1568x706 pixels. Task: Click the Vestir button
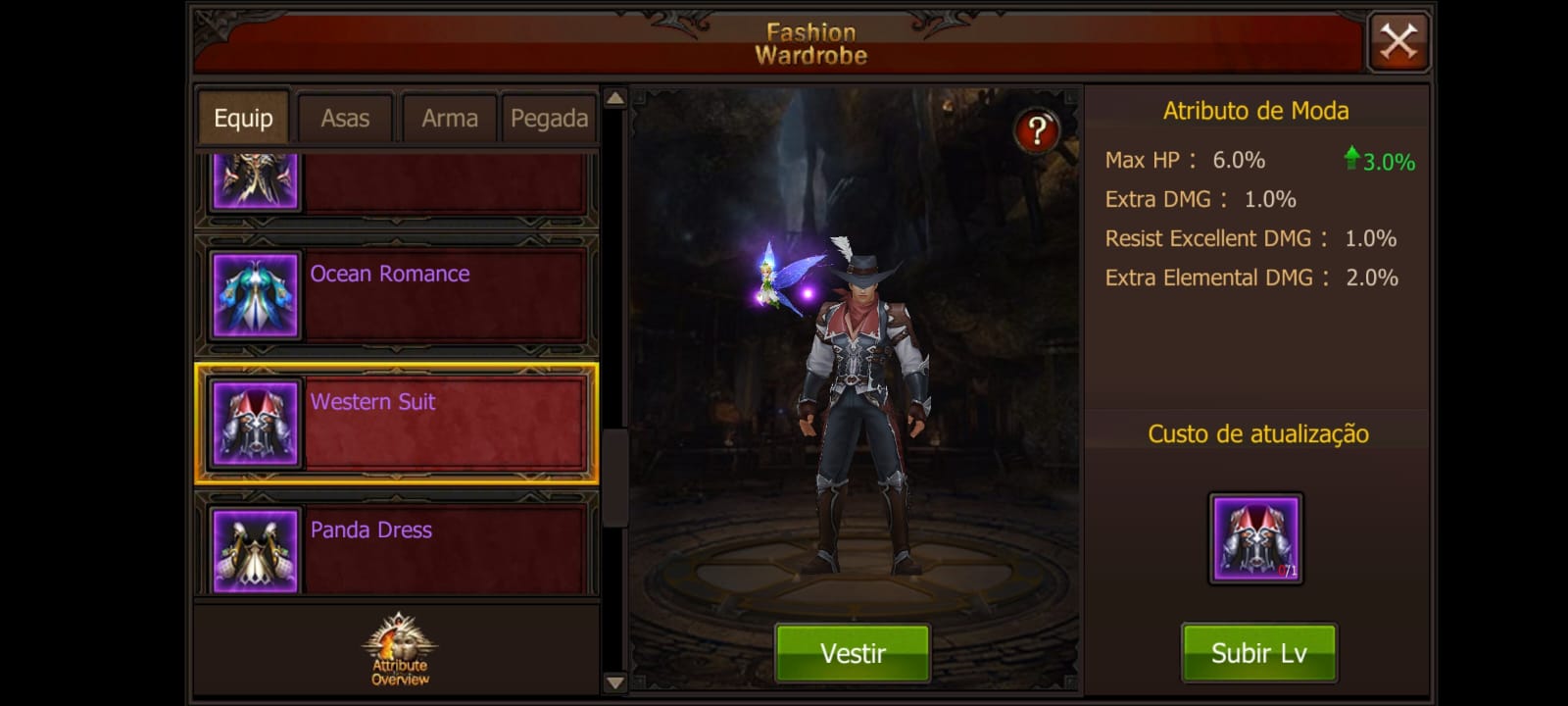coord(853,653)
